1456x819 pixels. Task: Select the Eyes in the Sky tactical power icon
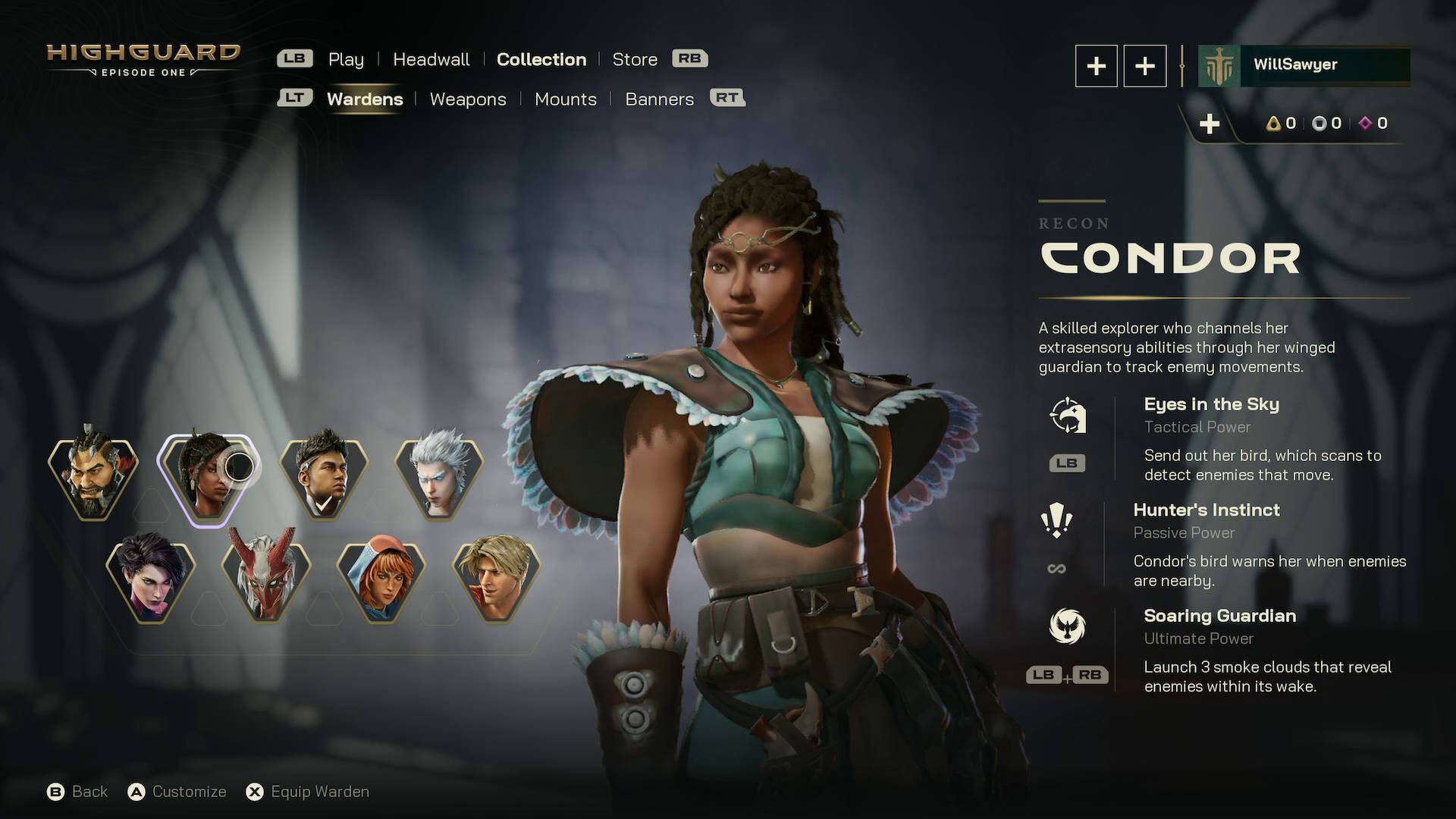tap(1069, 416)
